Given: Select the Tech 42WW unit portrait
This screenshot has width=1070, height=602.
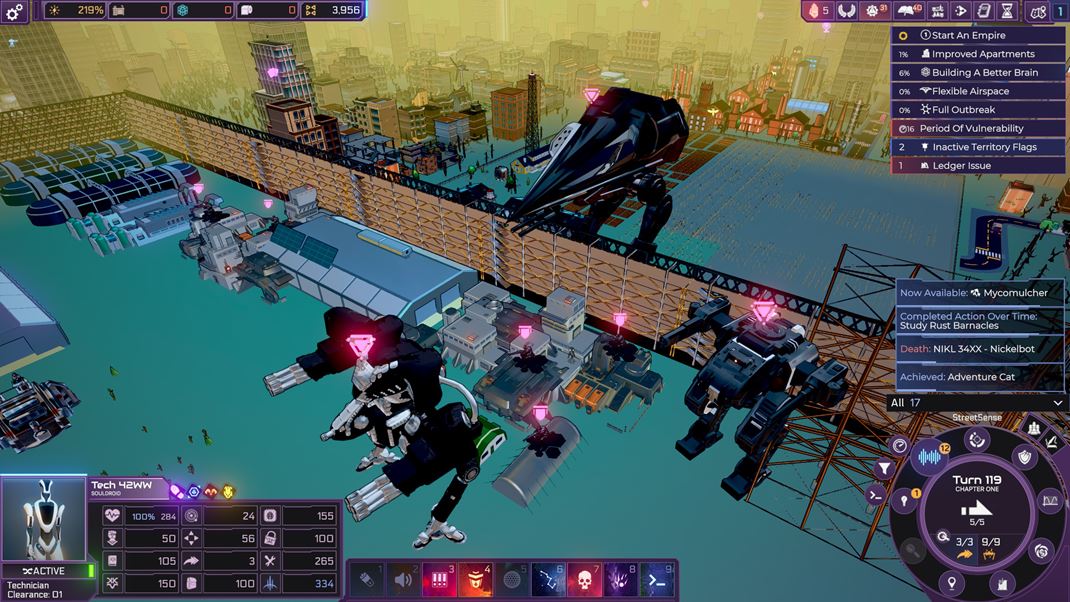Looking at the screenshot, I should 44,519.
